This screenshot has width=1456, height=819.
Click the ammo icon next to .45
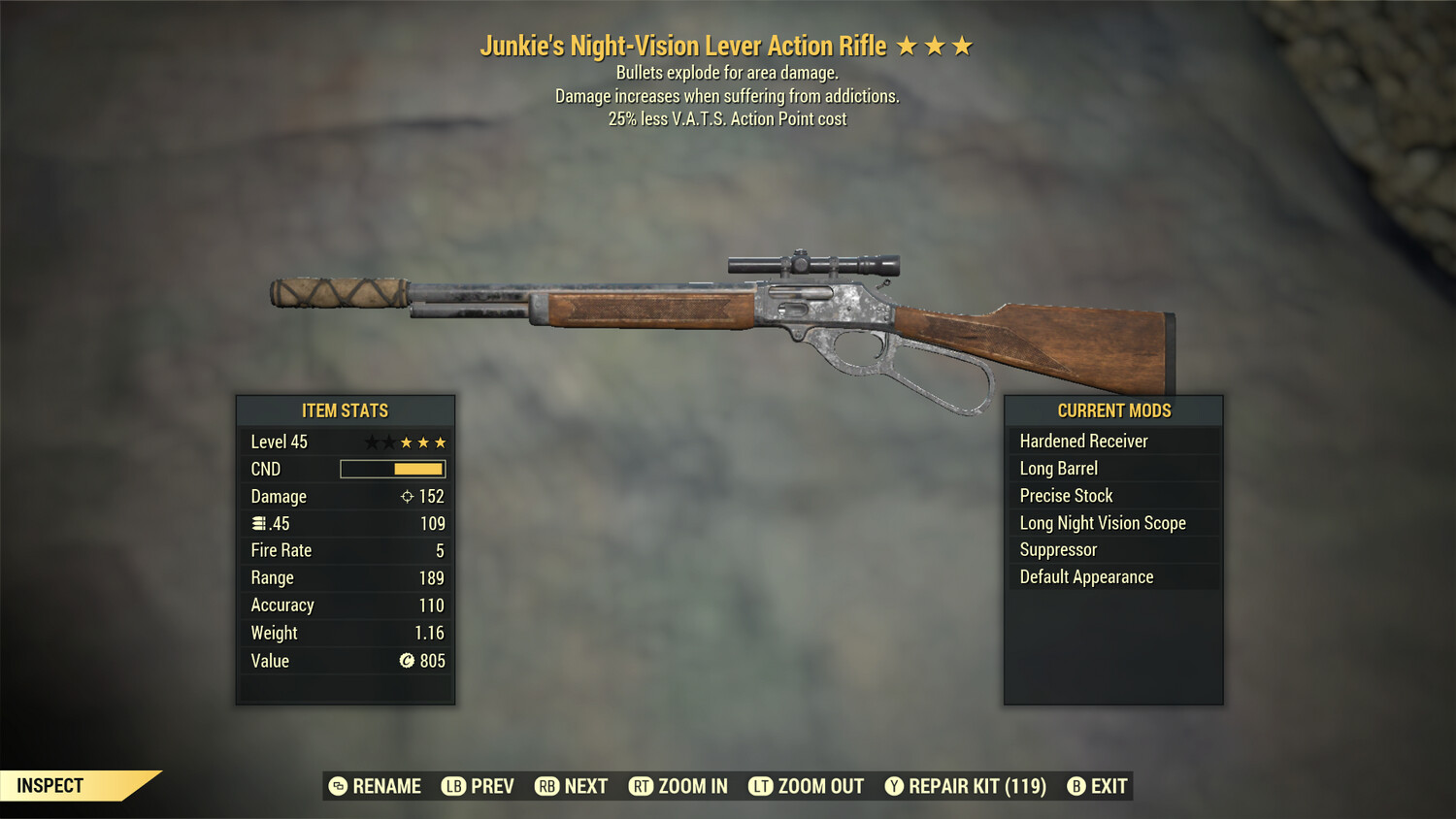(258, 523)
